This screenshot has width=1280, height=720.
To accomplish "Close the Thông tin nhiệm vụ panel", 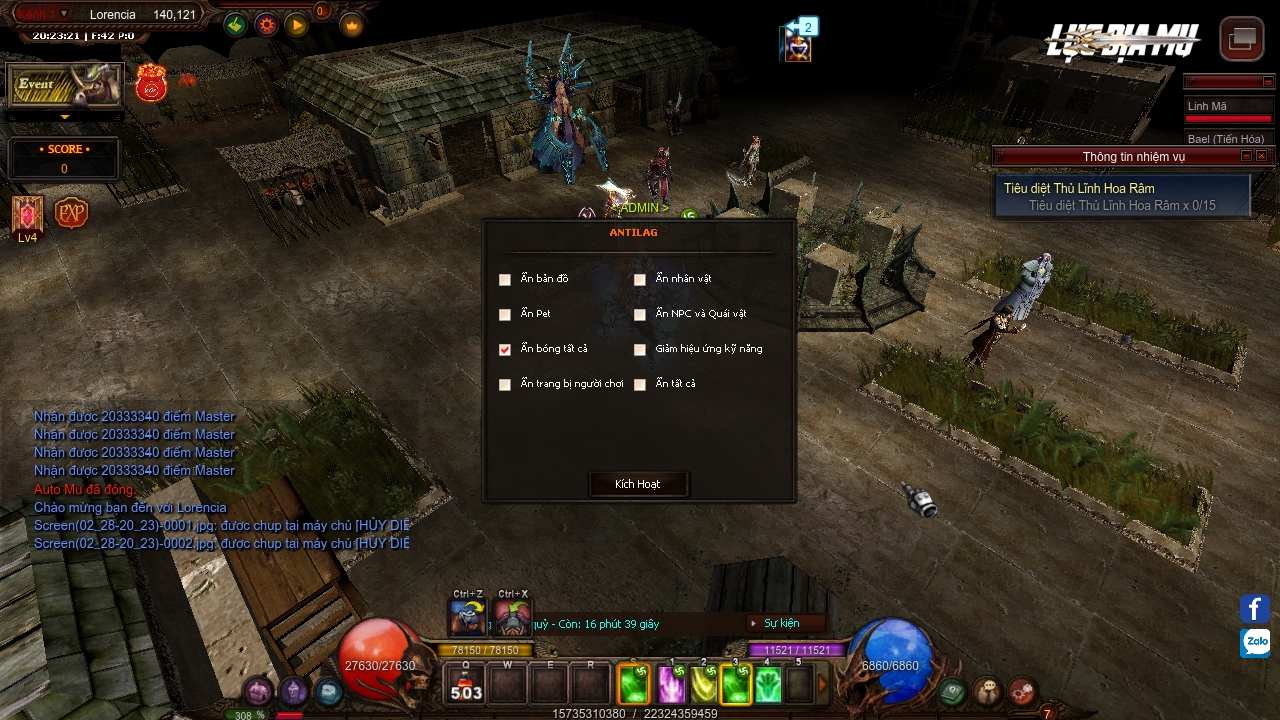I will tap(1262, 156).
